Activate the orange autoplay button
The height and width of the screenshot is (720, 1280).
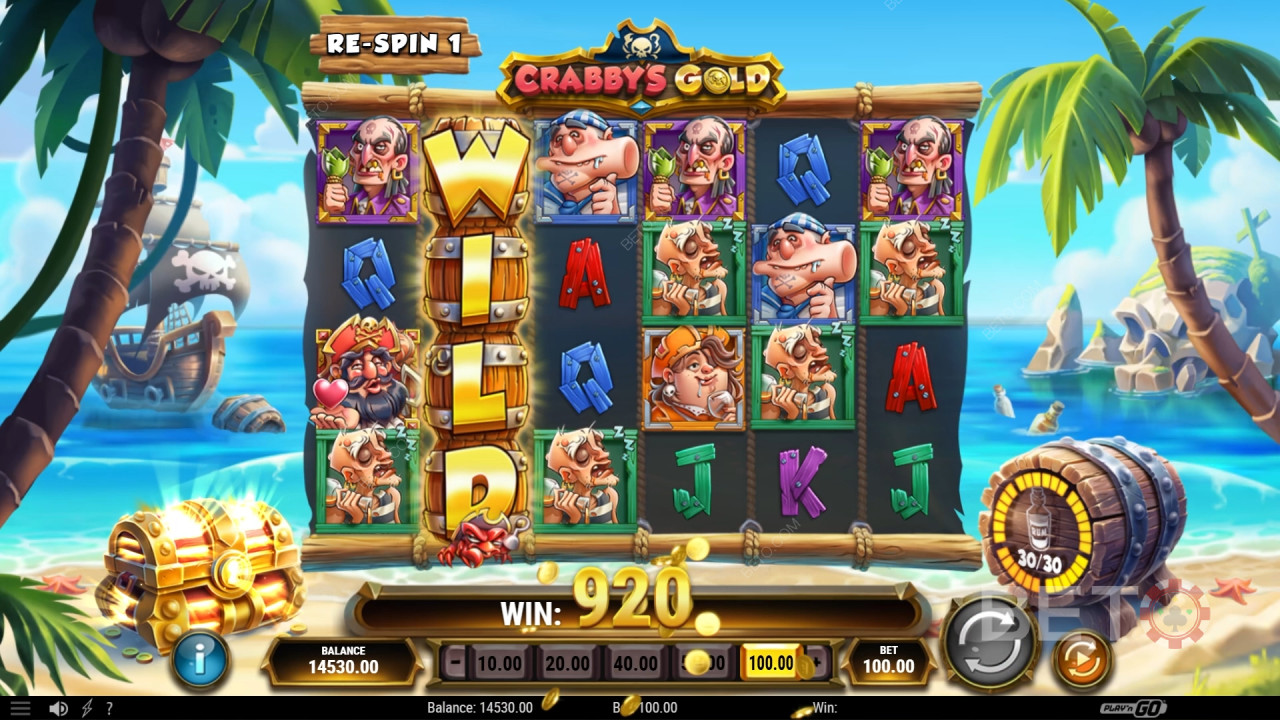click(1082, 660)
